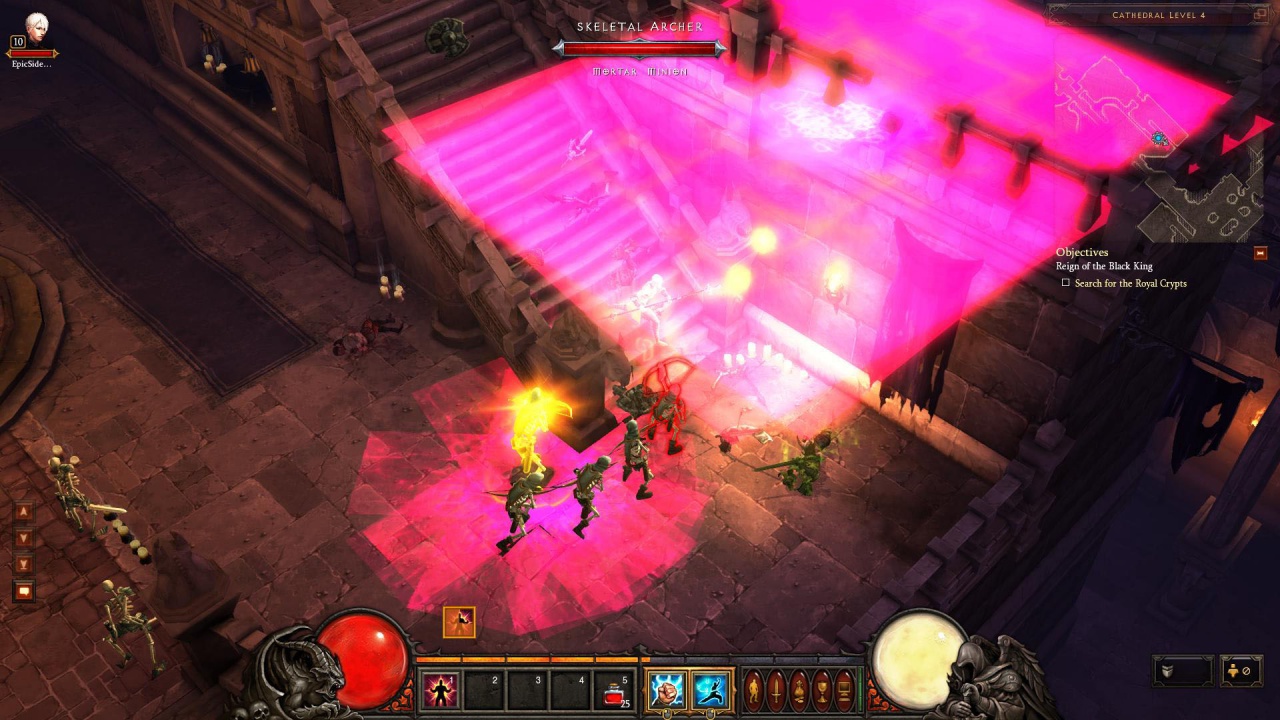1280x720 pixels.
Task: Use the red health potion in slot 5
Action: (x=615, y=690)
